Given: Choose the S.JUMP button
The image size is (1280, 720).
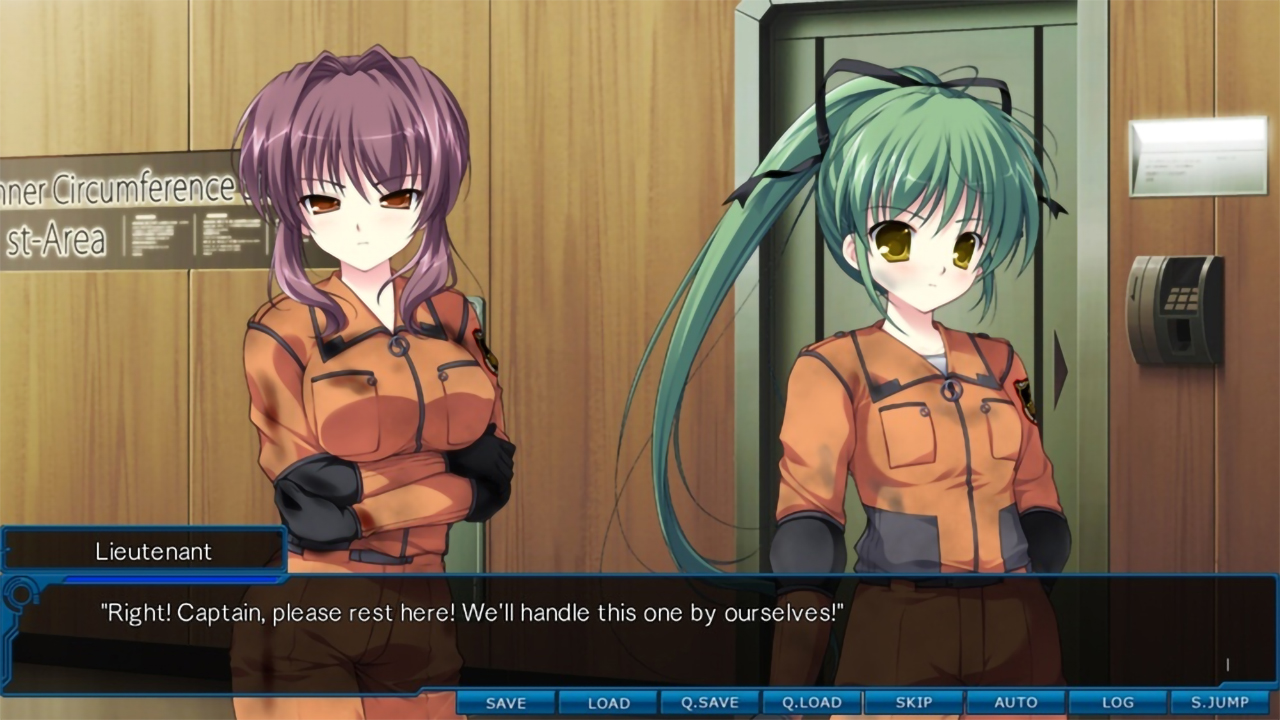Looking at the screenshot, I should (1222, 703).
